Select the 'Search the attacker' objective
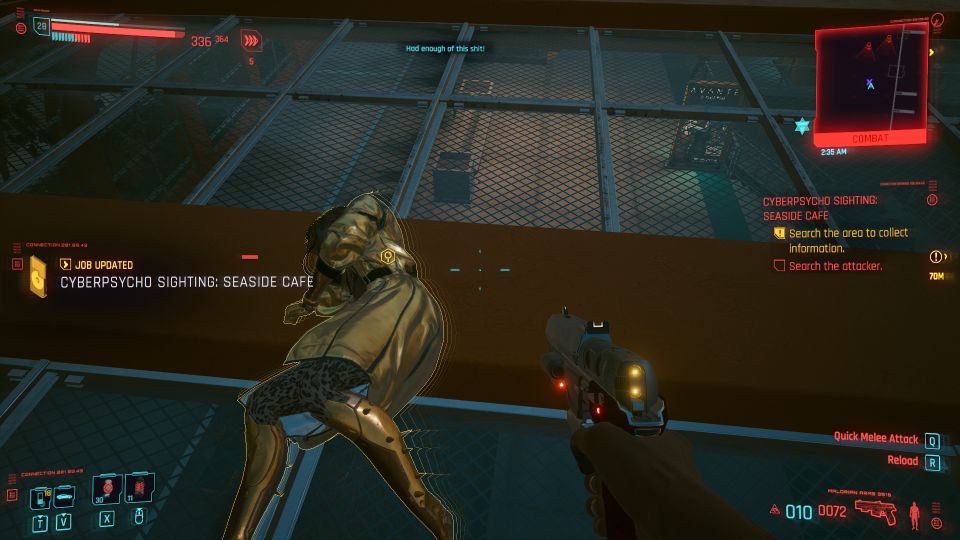960x540 pixels. pos(836,266)
